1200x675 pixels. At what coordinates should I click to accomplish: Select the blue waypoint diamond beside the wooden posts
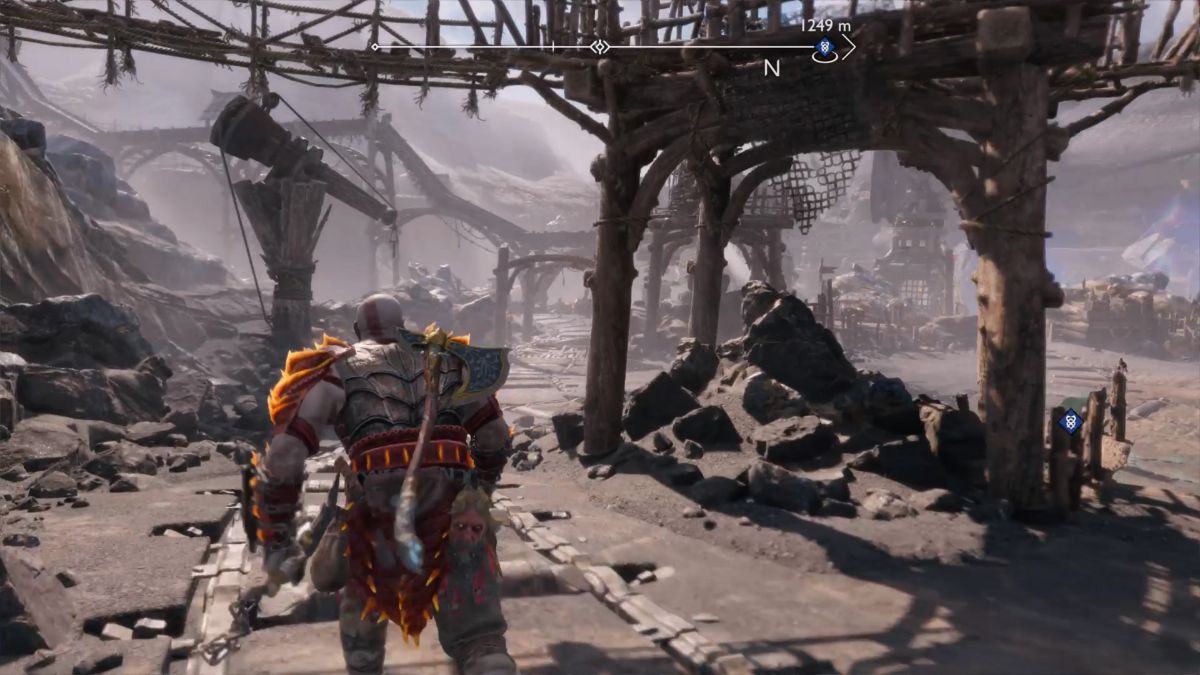pos(1071,420)
